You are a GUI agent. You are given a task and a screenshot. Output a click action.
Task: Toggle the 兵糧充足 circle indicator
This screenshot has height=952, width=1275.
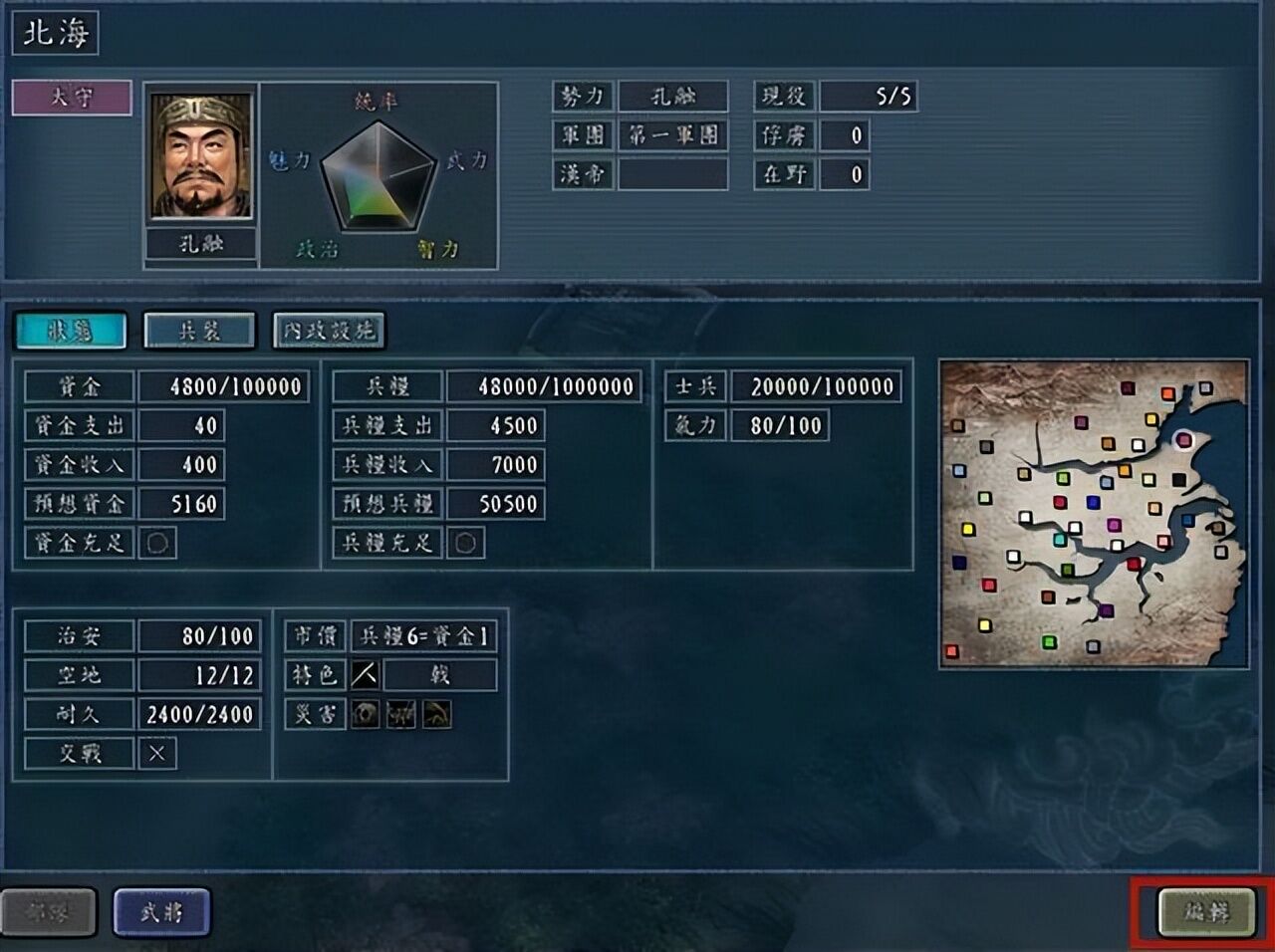pyautogui.click(x=464, y=544)
